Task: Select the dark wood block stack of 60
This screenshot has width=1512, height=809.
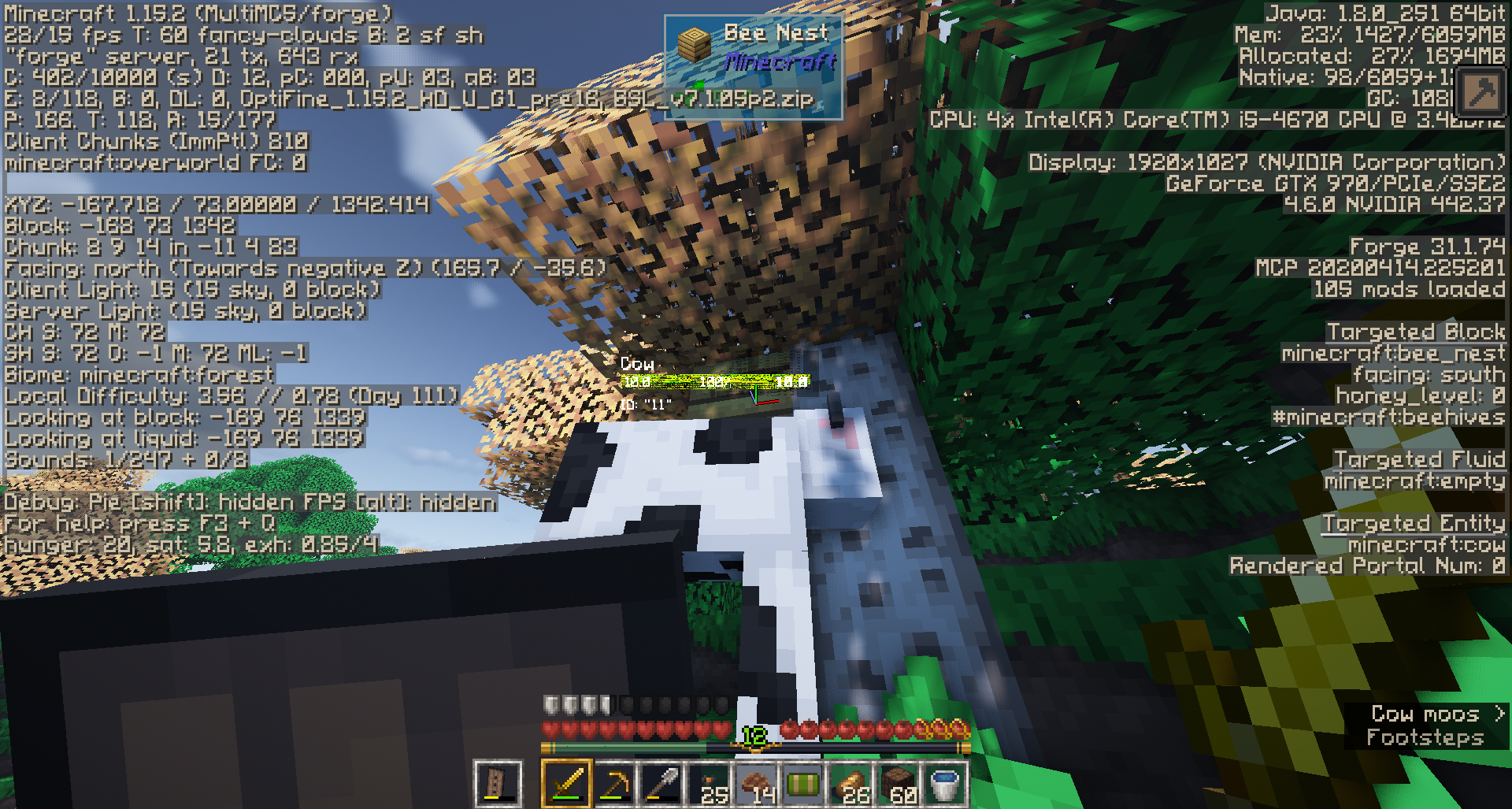Action: (899, 784)
